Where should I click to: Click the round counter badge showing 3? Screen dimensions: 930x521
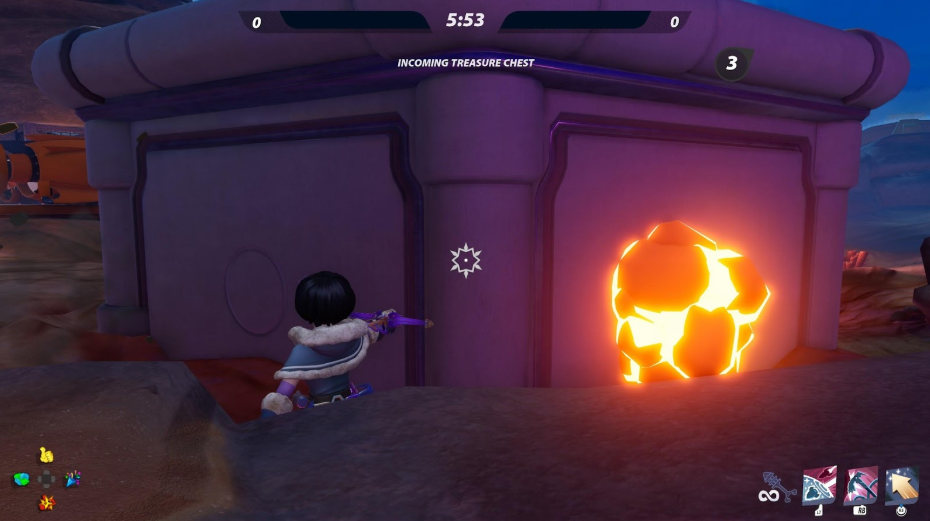point(732,64)
